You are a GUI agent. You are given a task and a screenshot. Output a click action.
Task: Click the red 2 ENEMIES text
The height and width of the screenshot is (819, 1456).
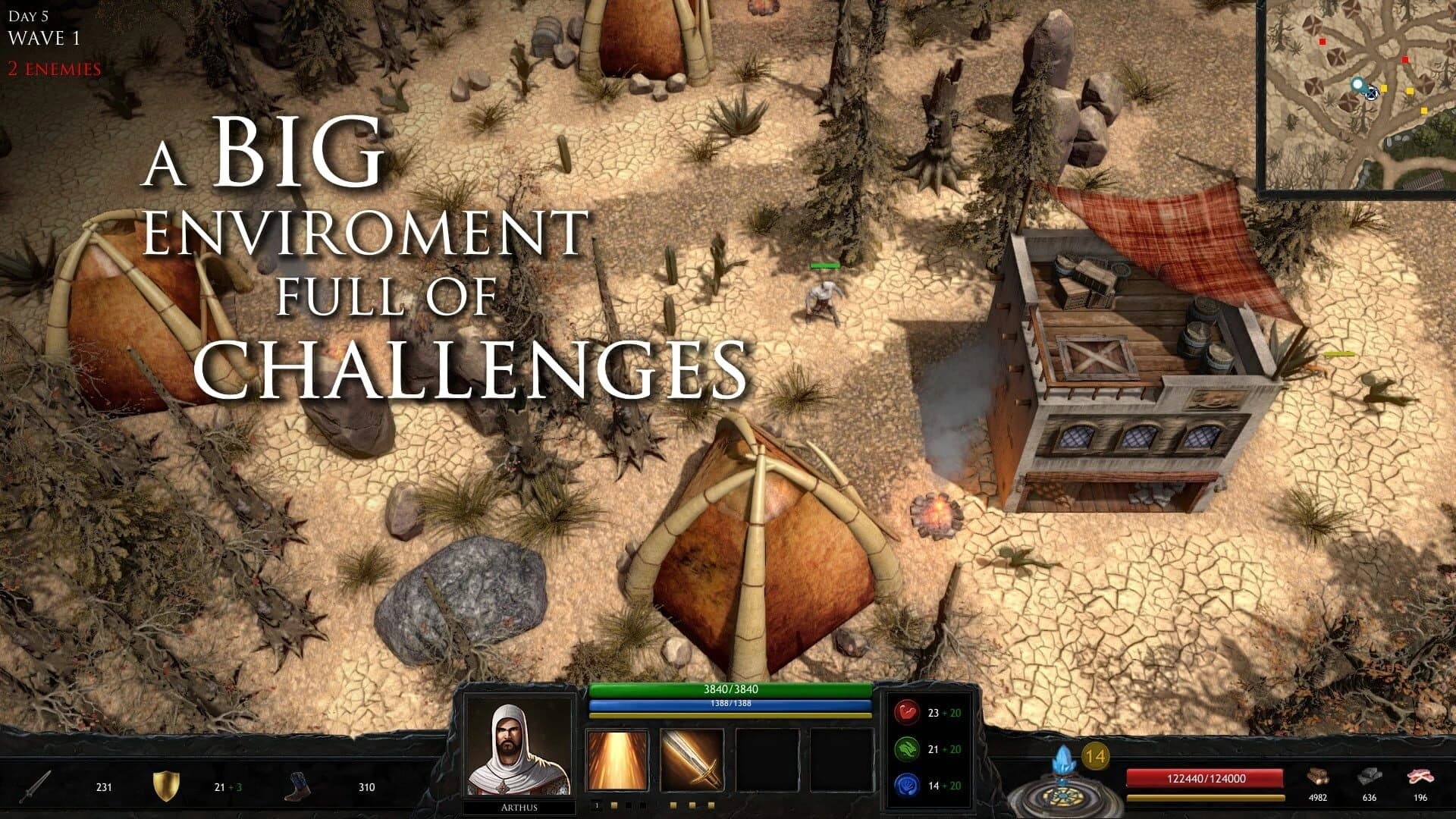click(52, 69)
